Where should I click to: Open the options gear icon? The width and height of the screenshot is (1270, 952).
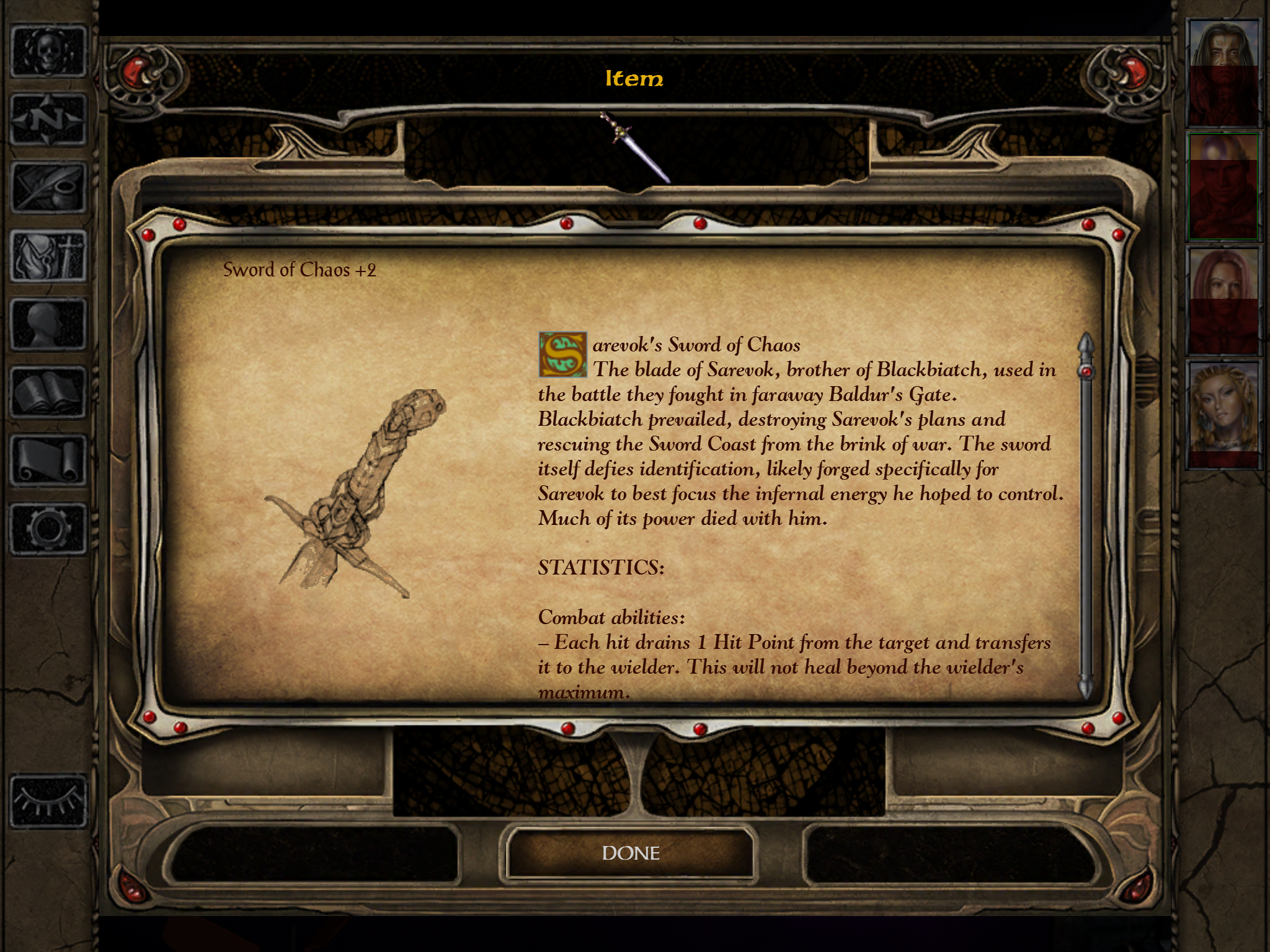coord(48,529)
